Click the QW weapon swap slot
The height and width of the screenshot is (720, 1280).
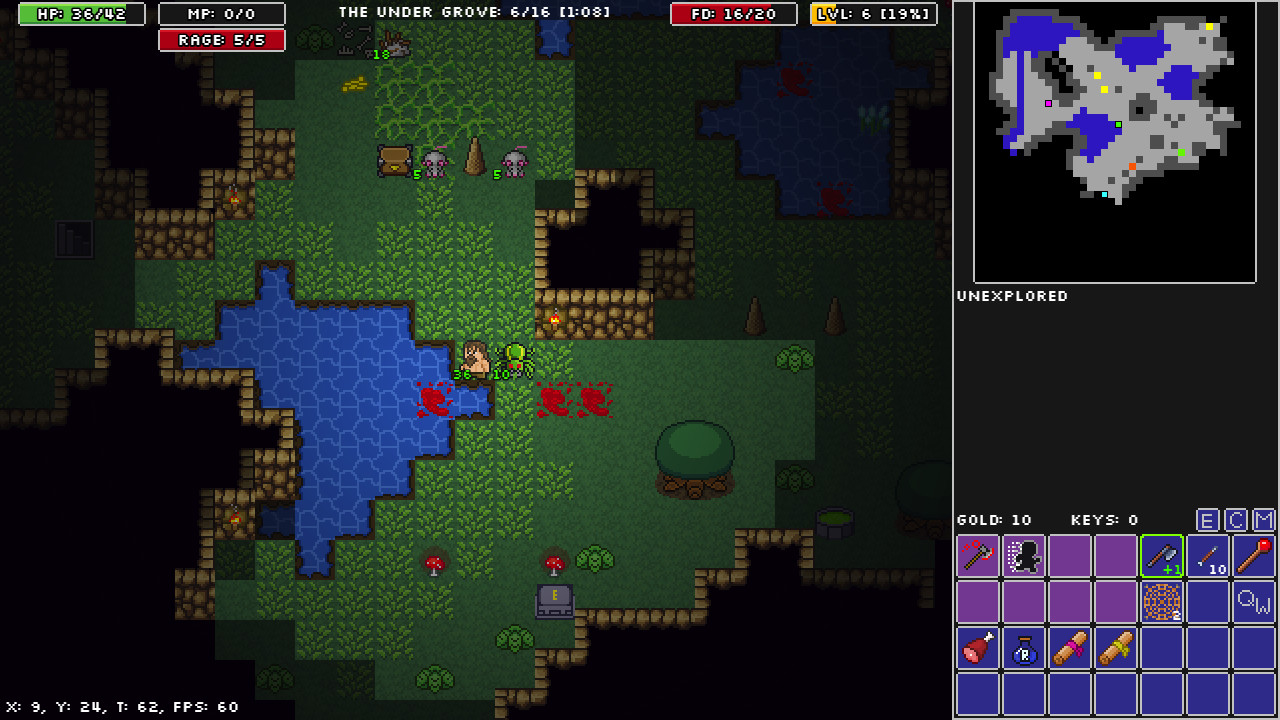[1254, 602]
